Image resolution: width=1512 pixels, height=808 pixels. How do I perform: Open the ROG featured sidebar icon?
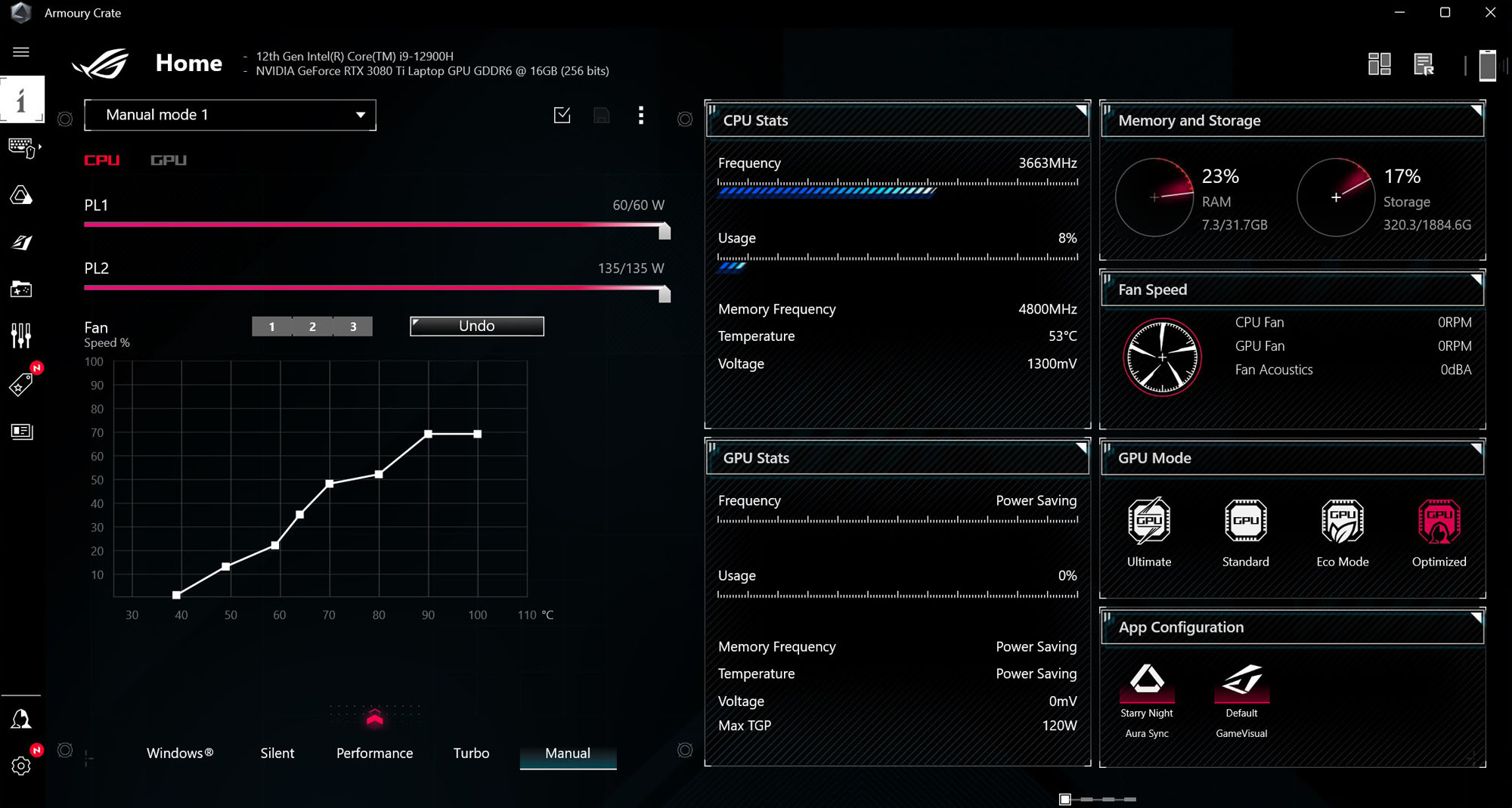pos(23,242)
